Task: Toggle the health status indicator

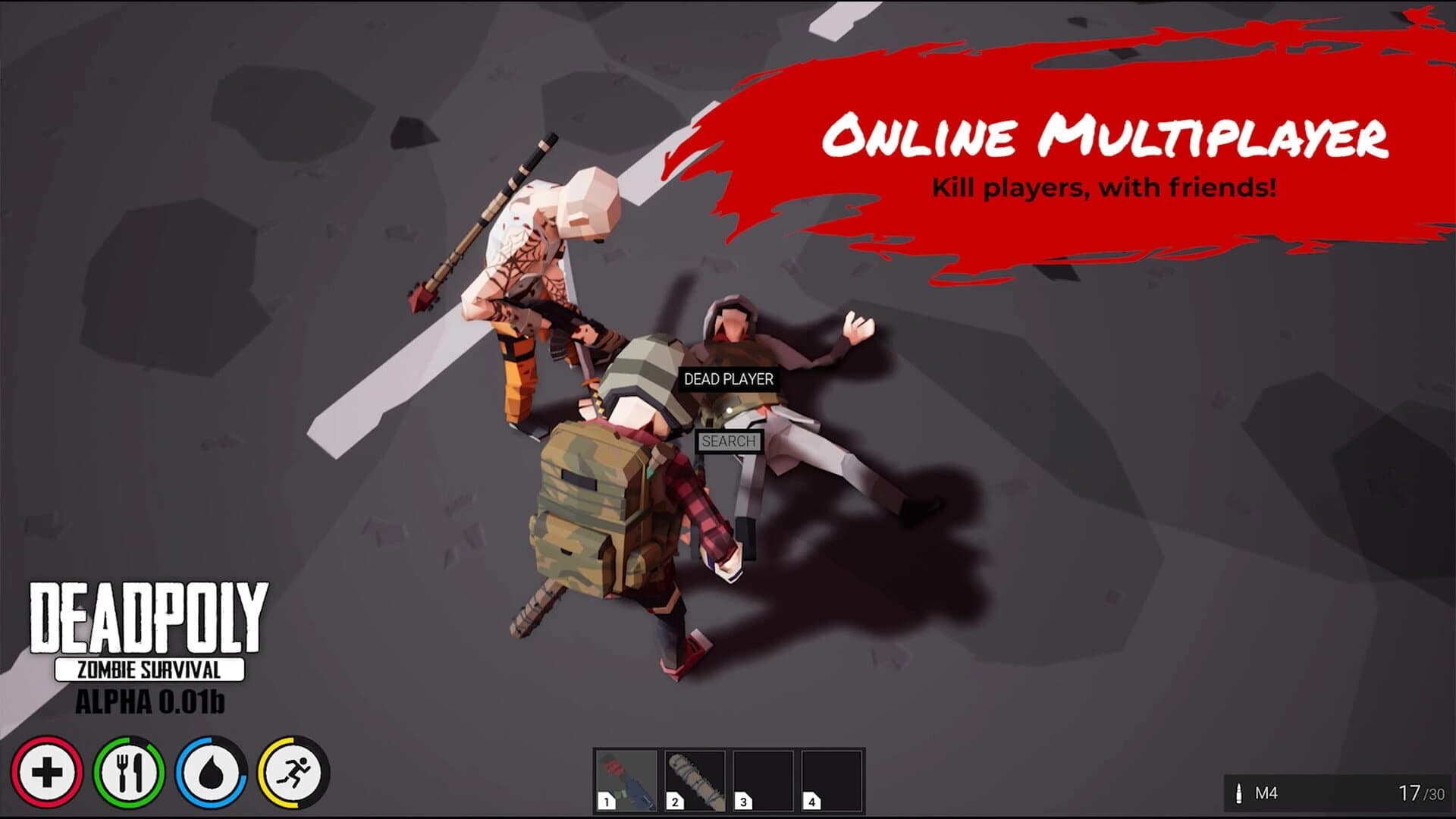Action: tap(47, 772)
